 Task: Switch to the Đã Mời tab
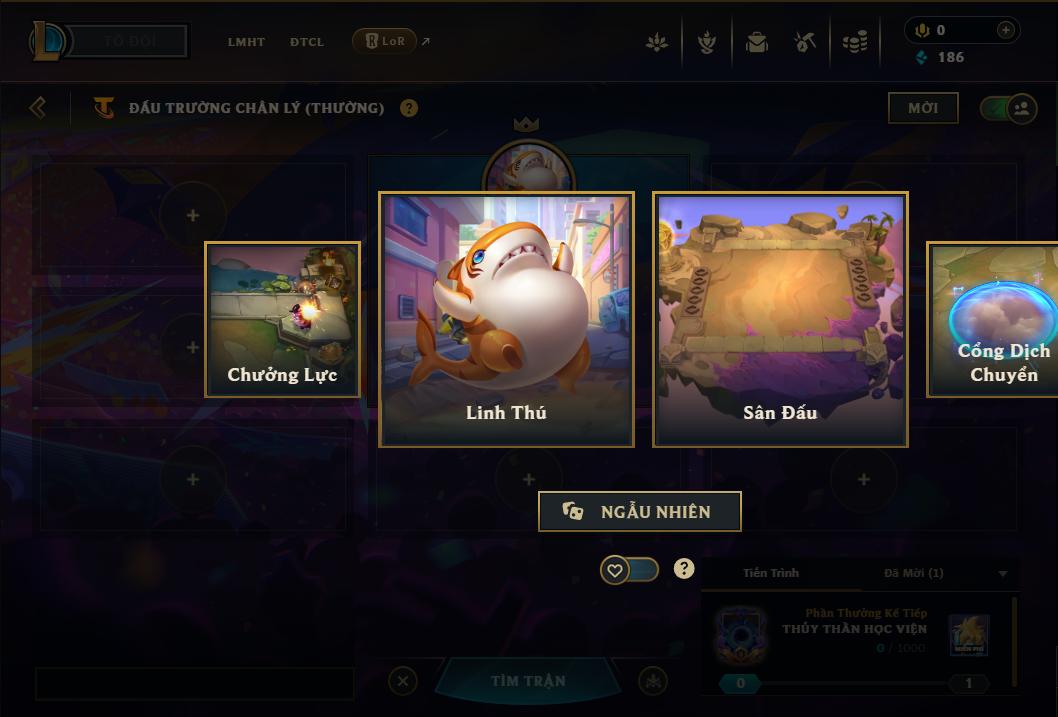[913, 573]
